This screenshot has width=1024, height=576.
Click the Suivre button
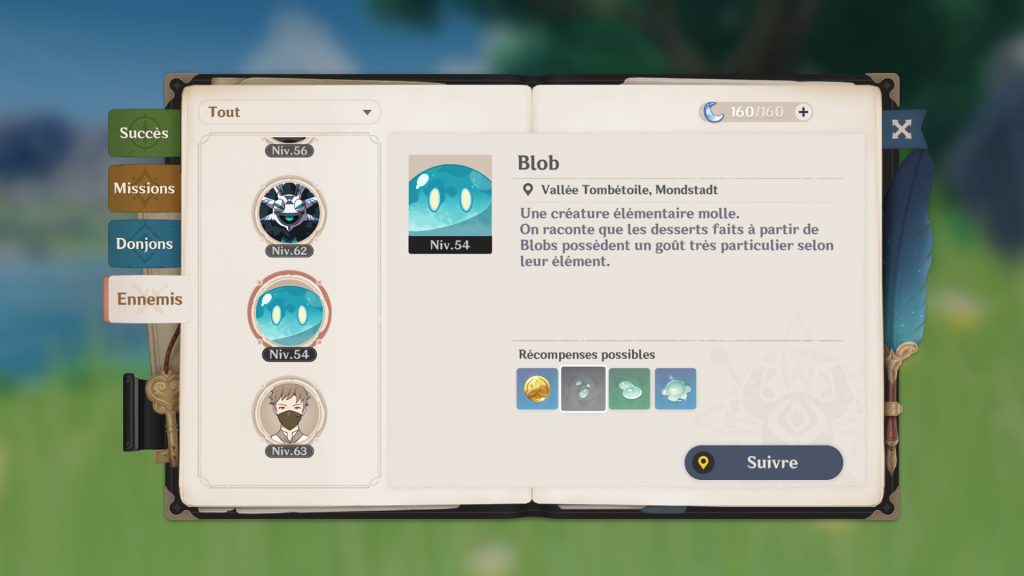tap(763, 463)
